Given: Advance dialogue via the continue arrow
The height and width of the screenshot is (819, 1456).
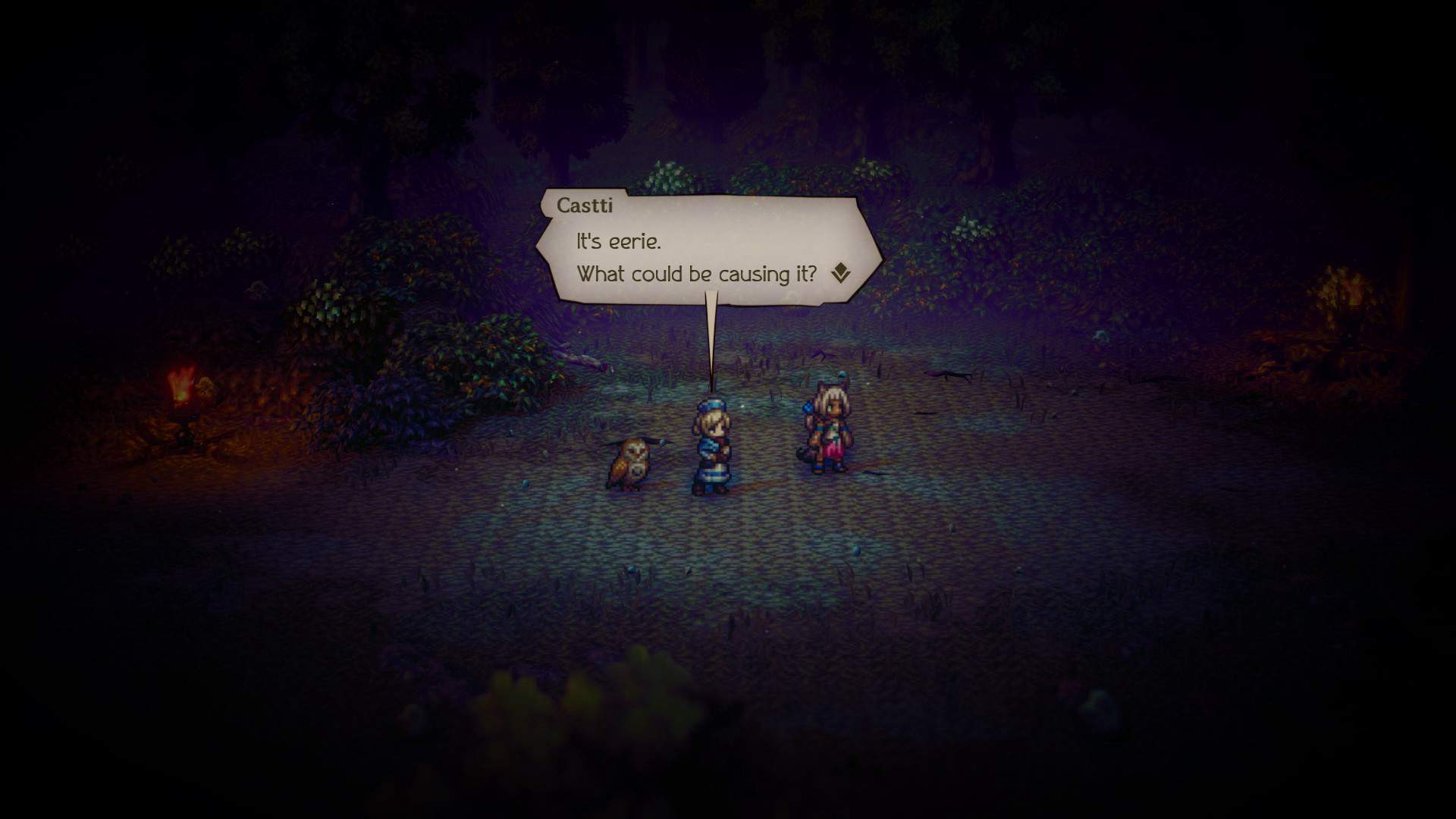Looking at the screenshot, I should [840, 273].
